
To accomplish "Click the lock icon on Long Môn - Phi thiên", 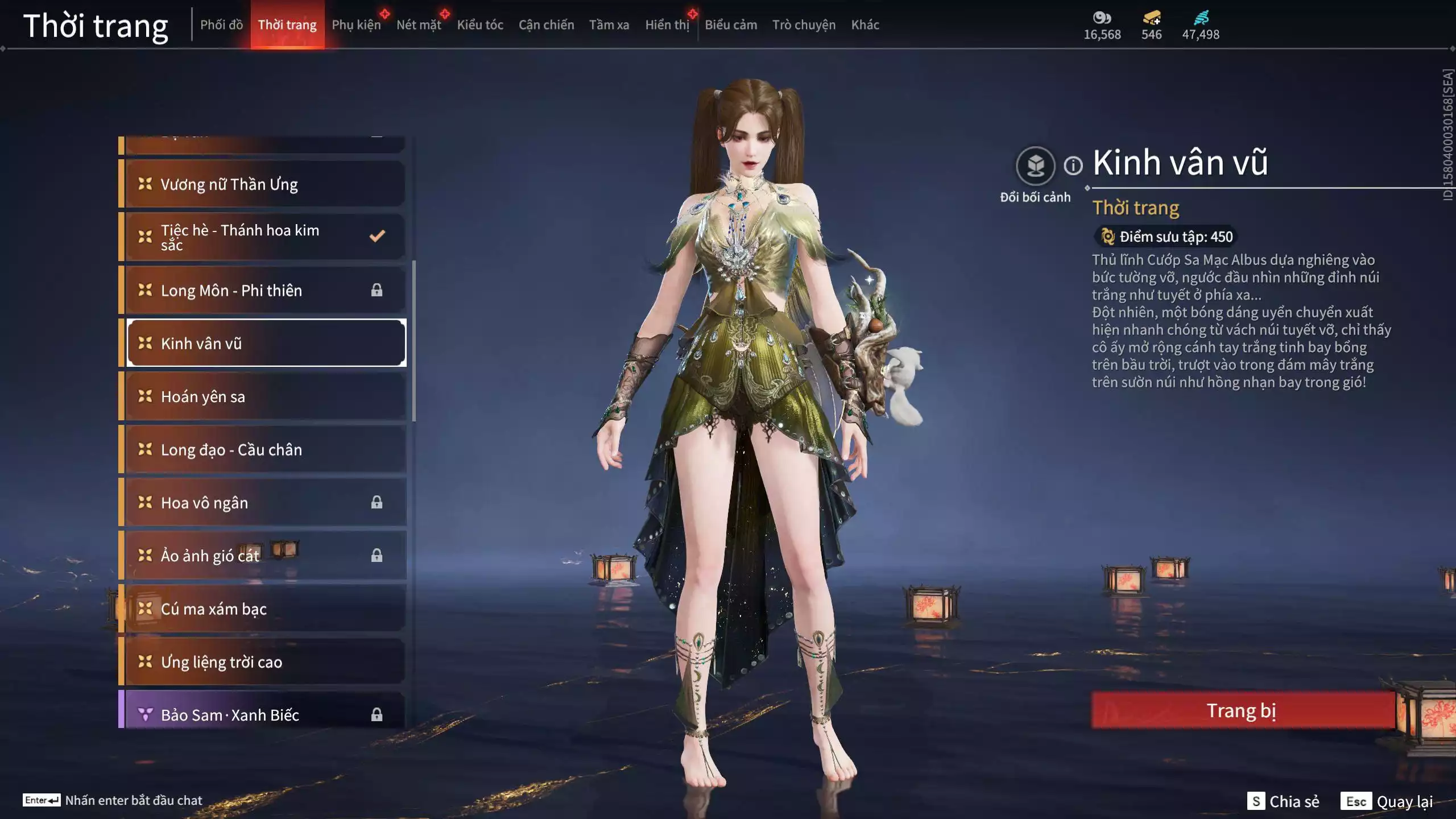I will click(x=377, y=290).
